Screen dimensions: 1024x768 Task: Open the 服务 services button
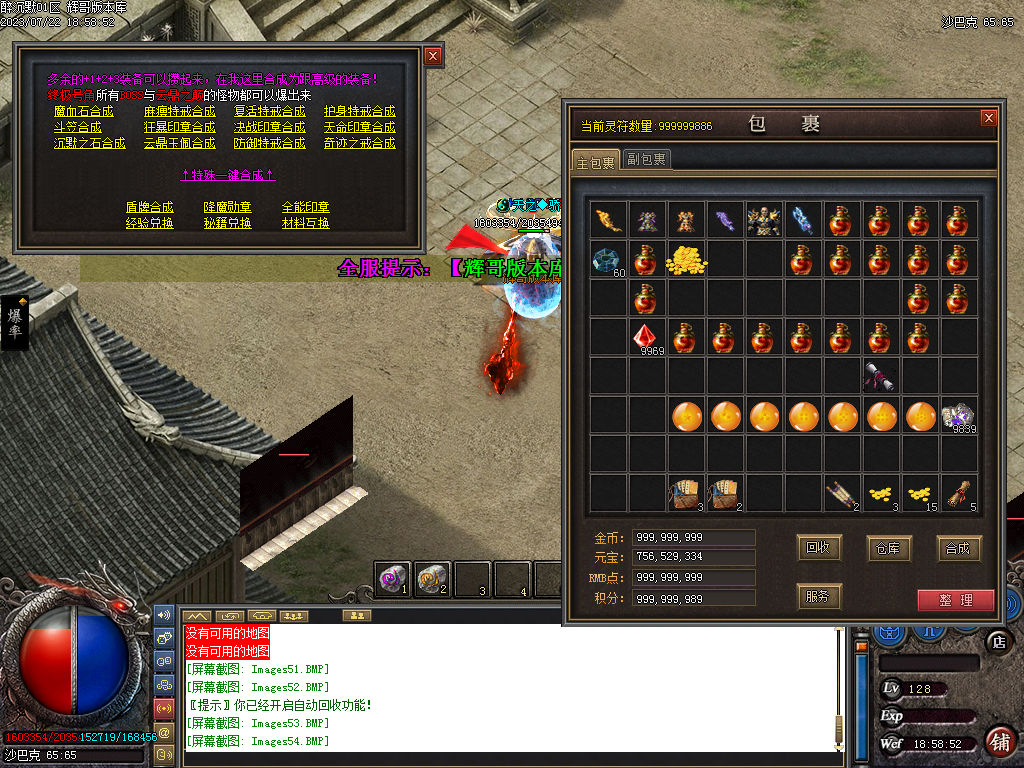[x=819, y=597]
